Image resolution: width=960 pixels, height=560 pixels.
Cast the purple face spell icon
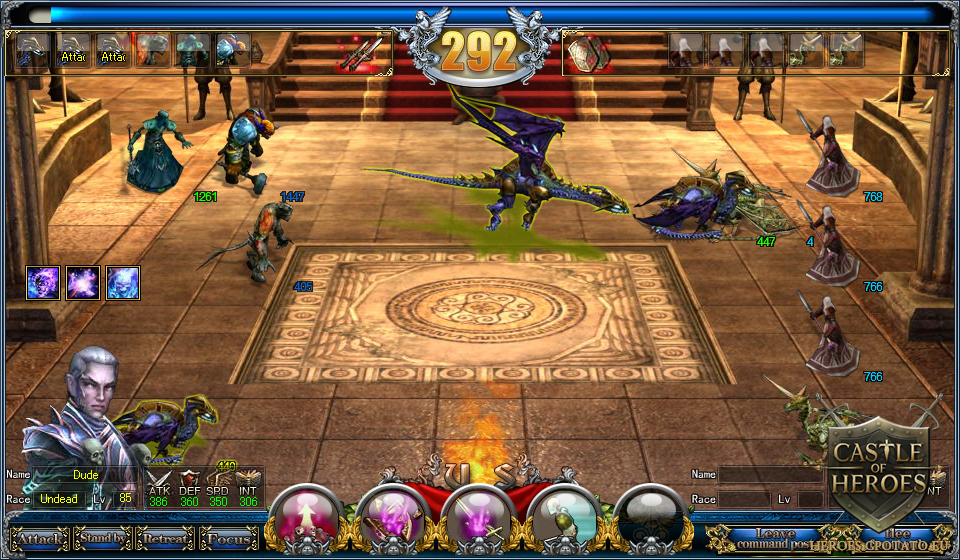click(x=44, y=283)
